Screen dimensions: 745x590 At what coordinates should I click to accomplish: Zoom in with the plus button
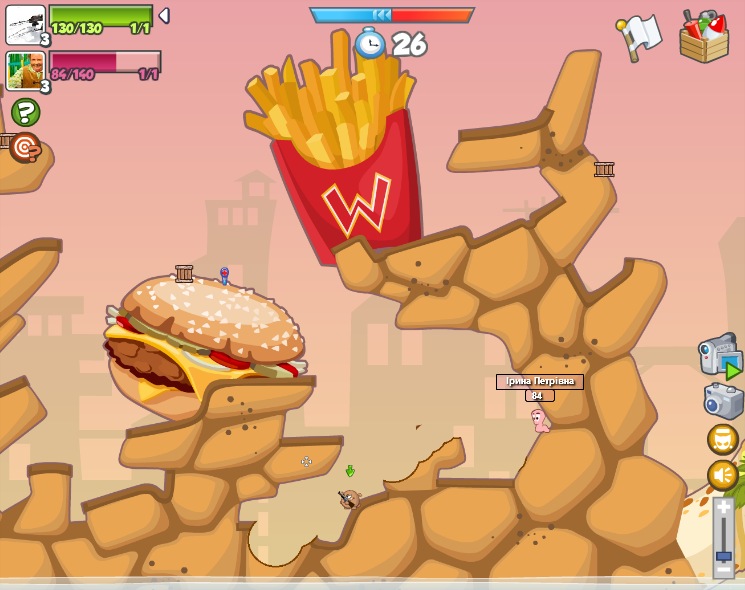pyautogui.click(x=723, y=508)
